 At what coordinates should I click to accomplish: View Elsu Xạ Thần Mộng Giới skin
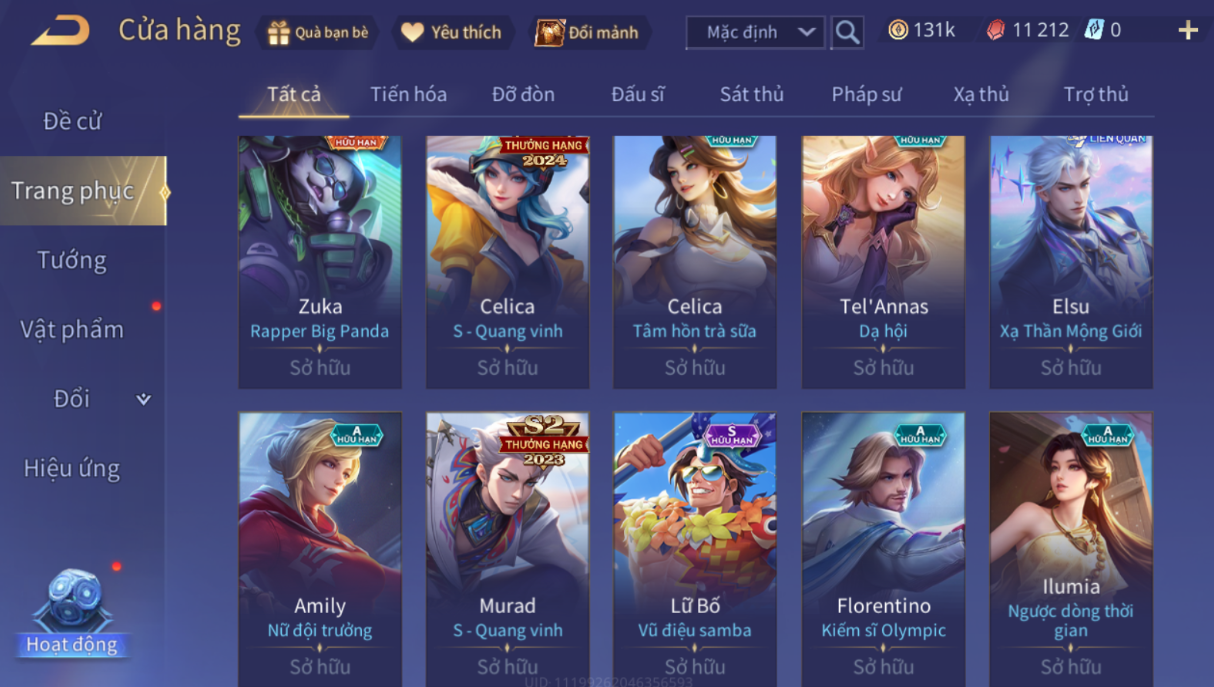click(x=1071, y=262)
